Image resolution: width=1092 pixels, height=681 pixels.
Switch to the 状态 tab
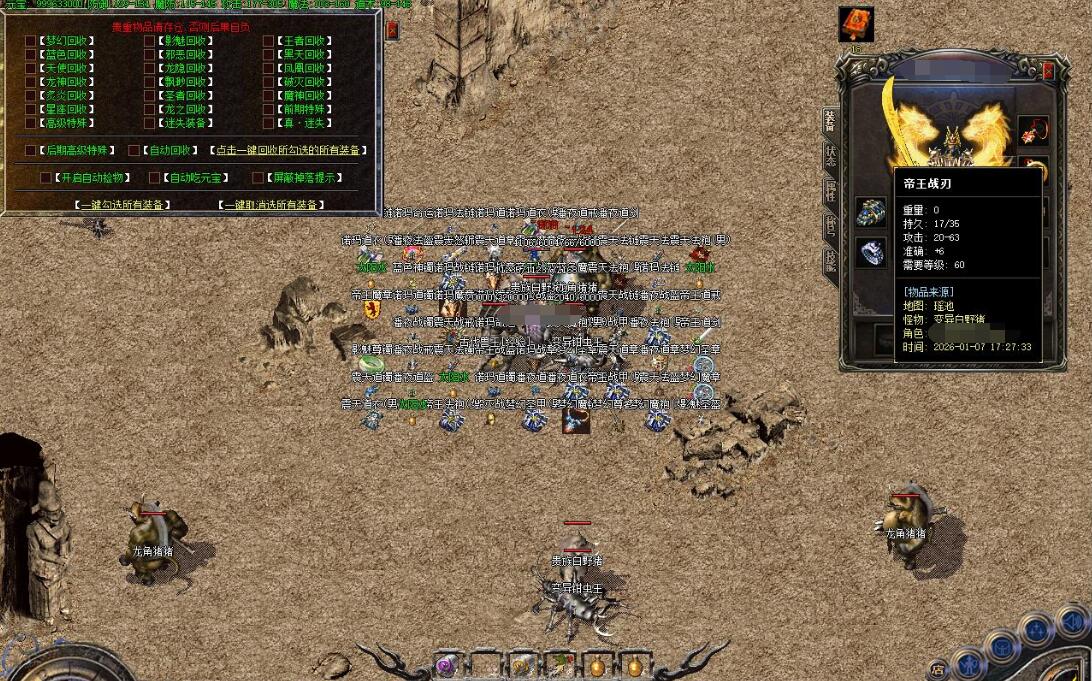pos(830,156)
